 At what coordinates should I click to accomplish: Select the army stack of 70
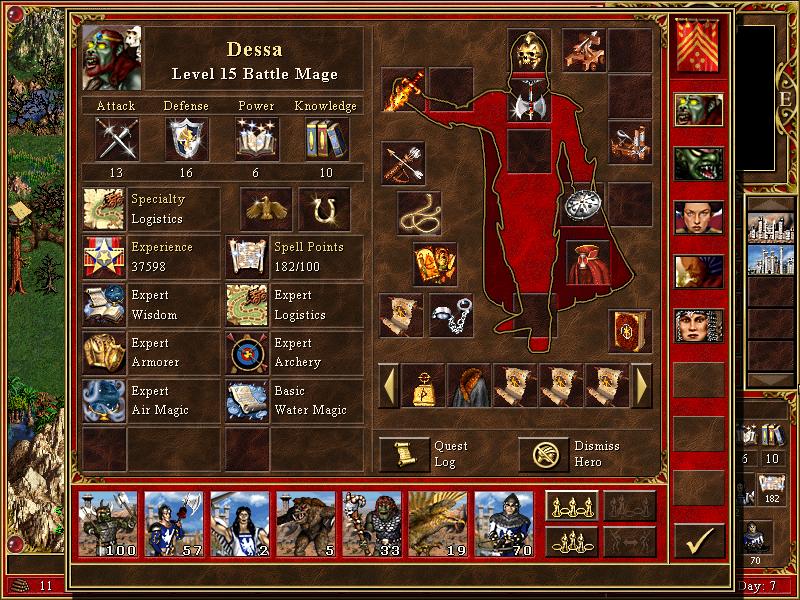point(504,523)
